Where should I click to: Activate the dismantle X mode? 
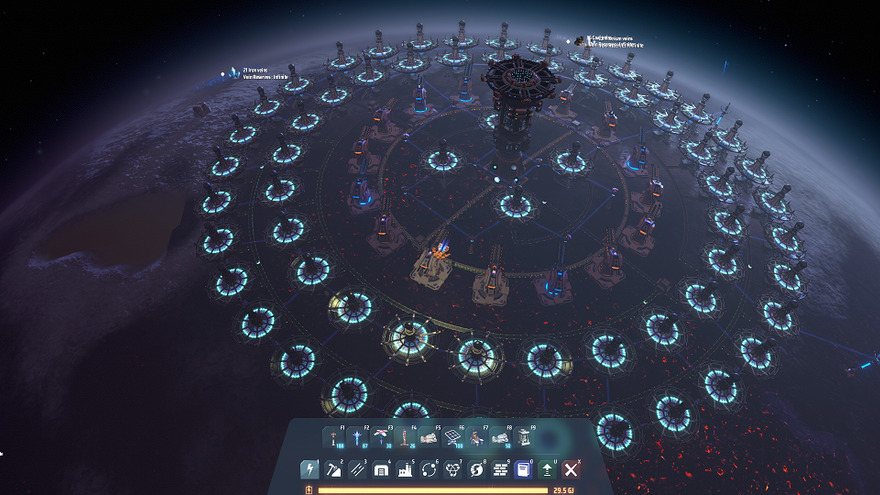(571, 469)
